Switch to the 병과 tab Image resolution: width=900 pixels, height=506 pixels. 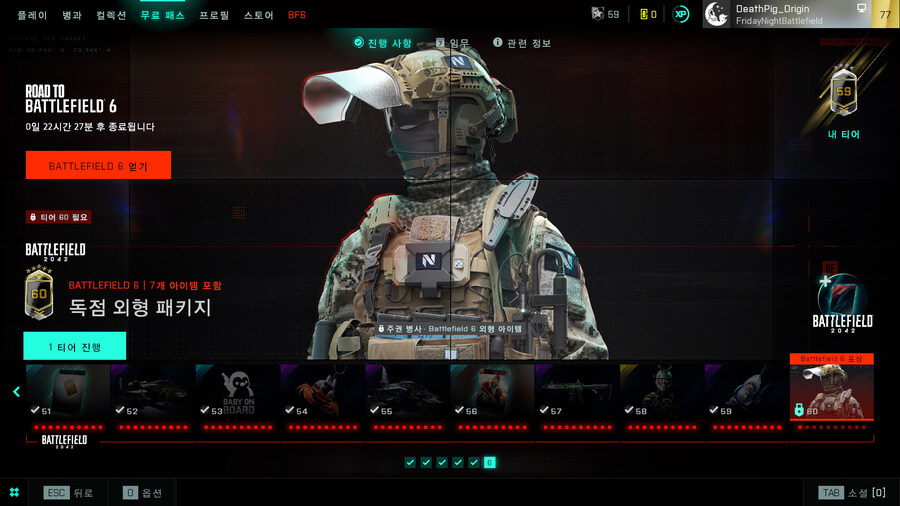coord(72,15)
